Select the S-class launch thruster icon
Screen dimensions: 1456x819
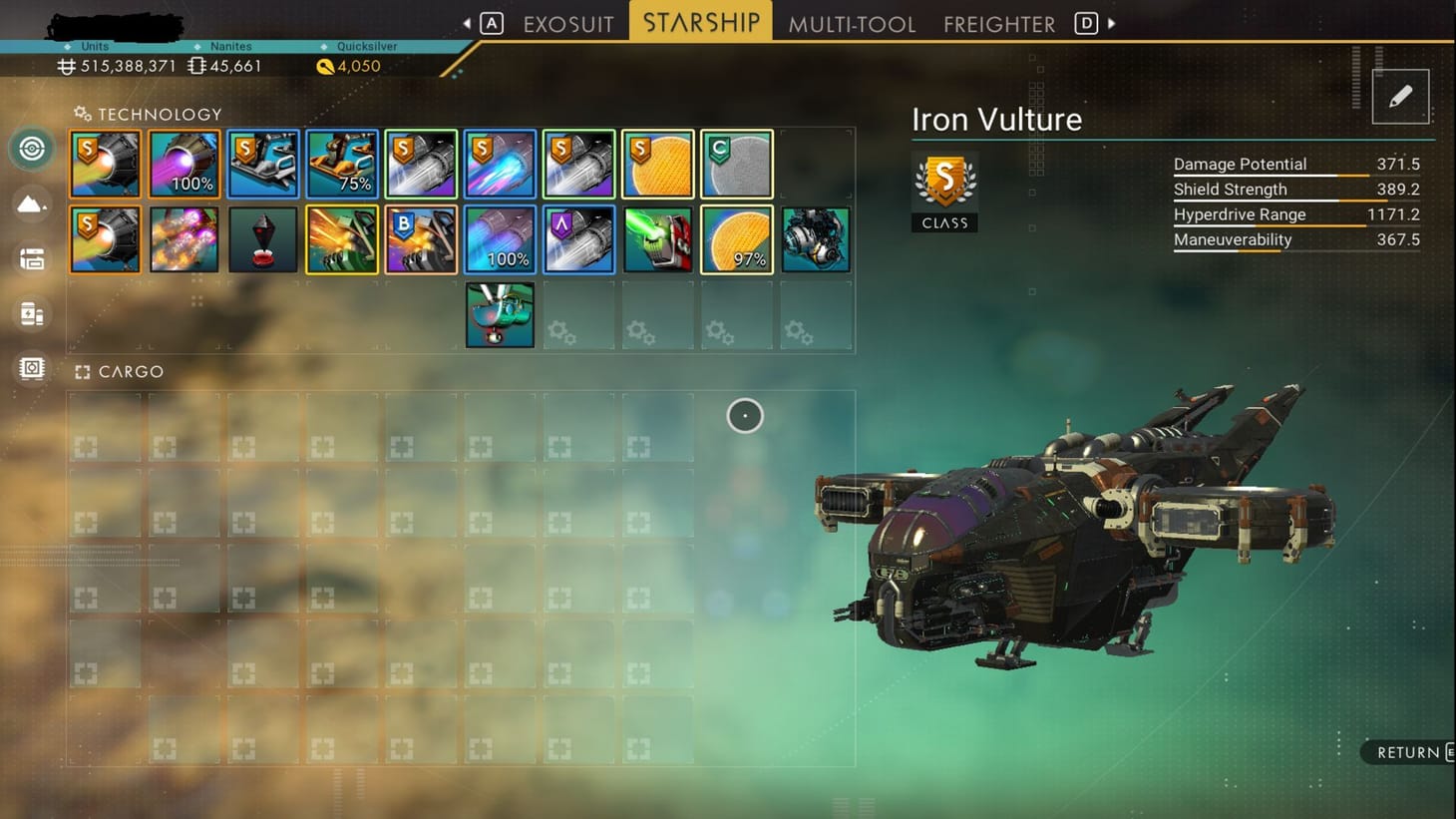(x=105, y=163)
